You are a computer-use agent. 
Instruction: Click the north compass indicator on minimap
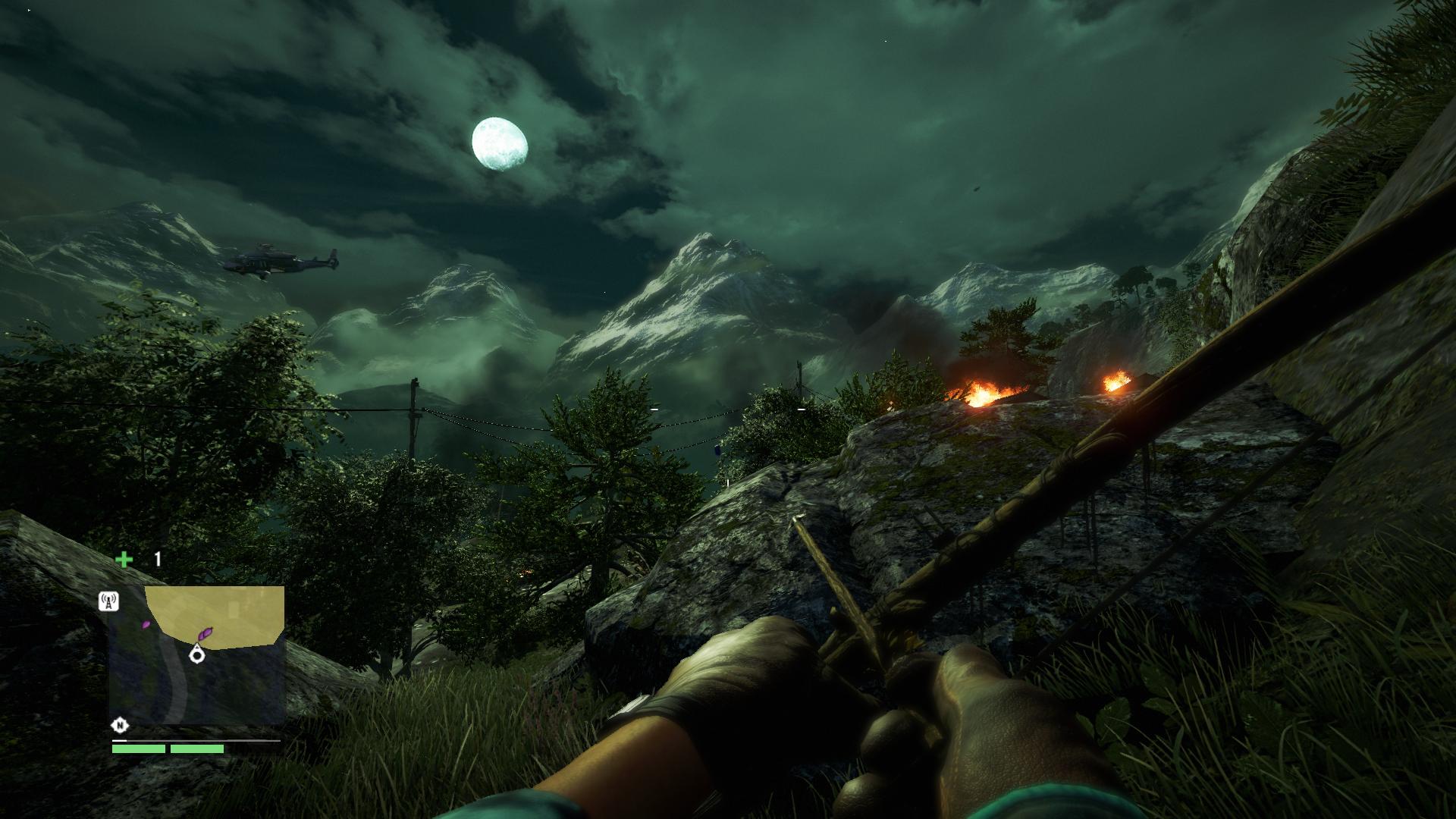point(120,725)
